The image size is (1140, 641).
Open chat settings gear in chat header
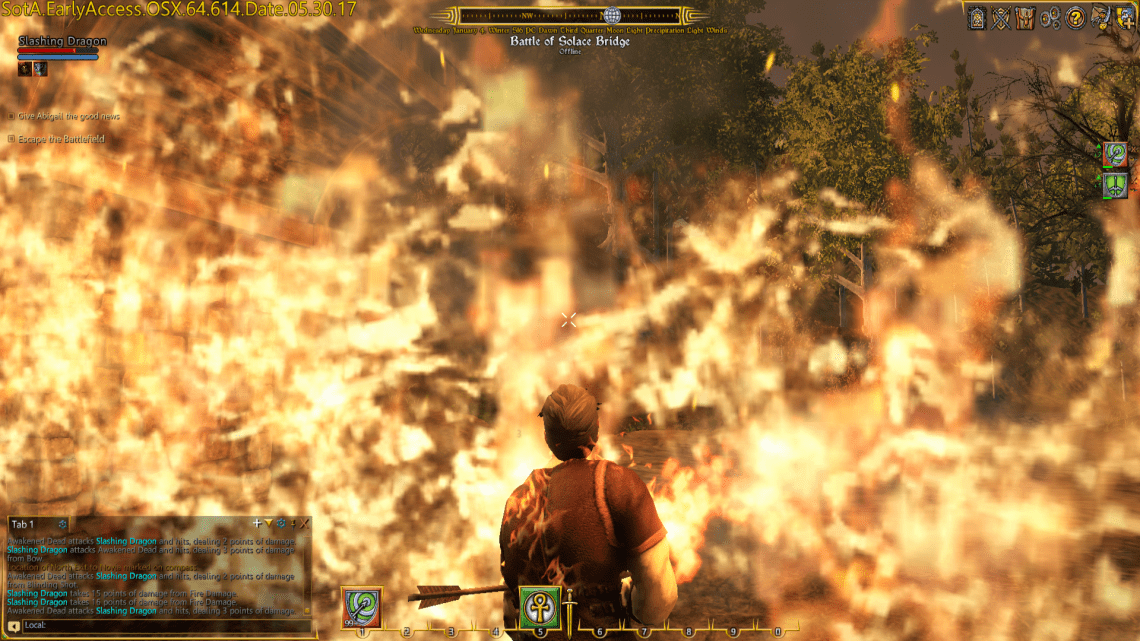pyautogui.click(x=281, y=523)
